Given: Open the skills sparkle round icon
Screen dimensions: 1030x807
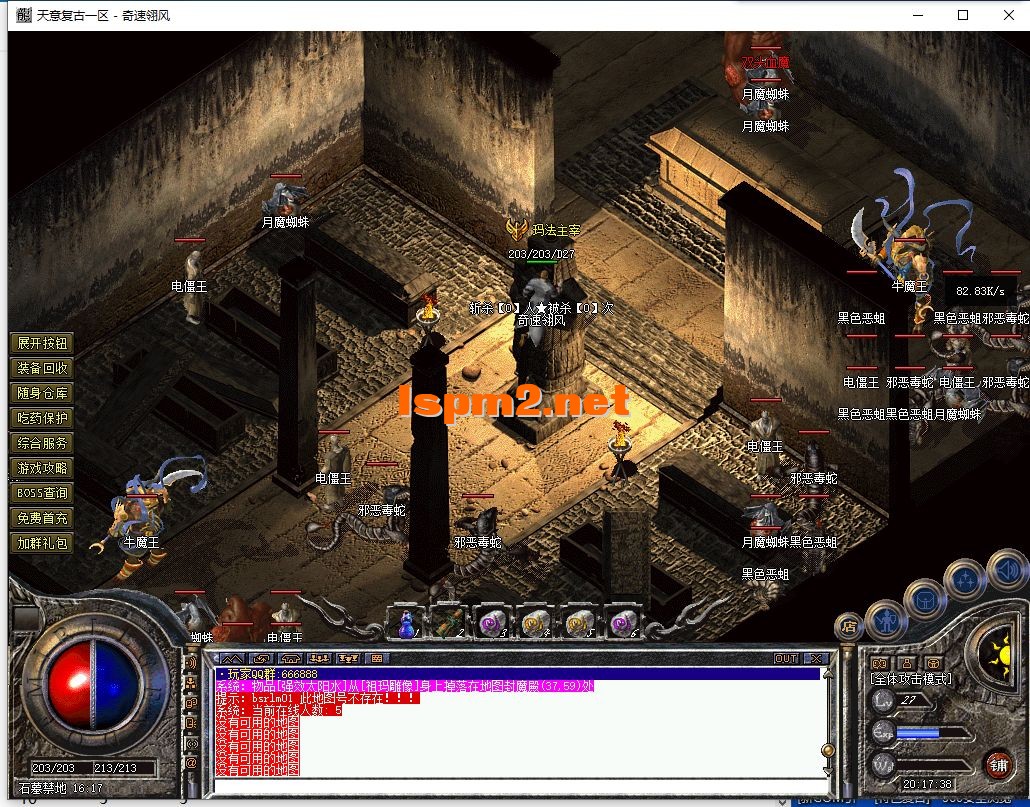Looking at the screenshot, I should tap(966, 578).
